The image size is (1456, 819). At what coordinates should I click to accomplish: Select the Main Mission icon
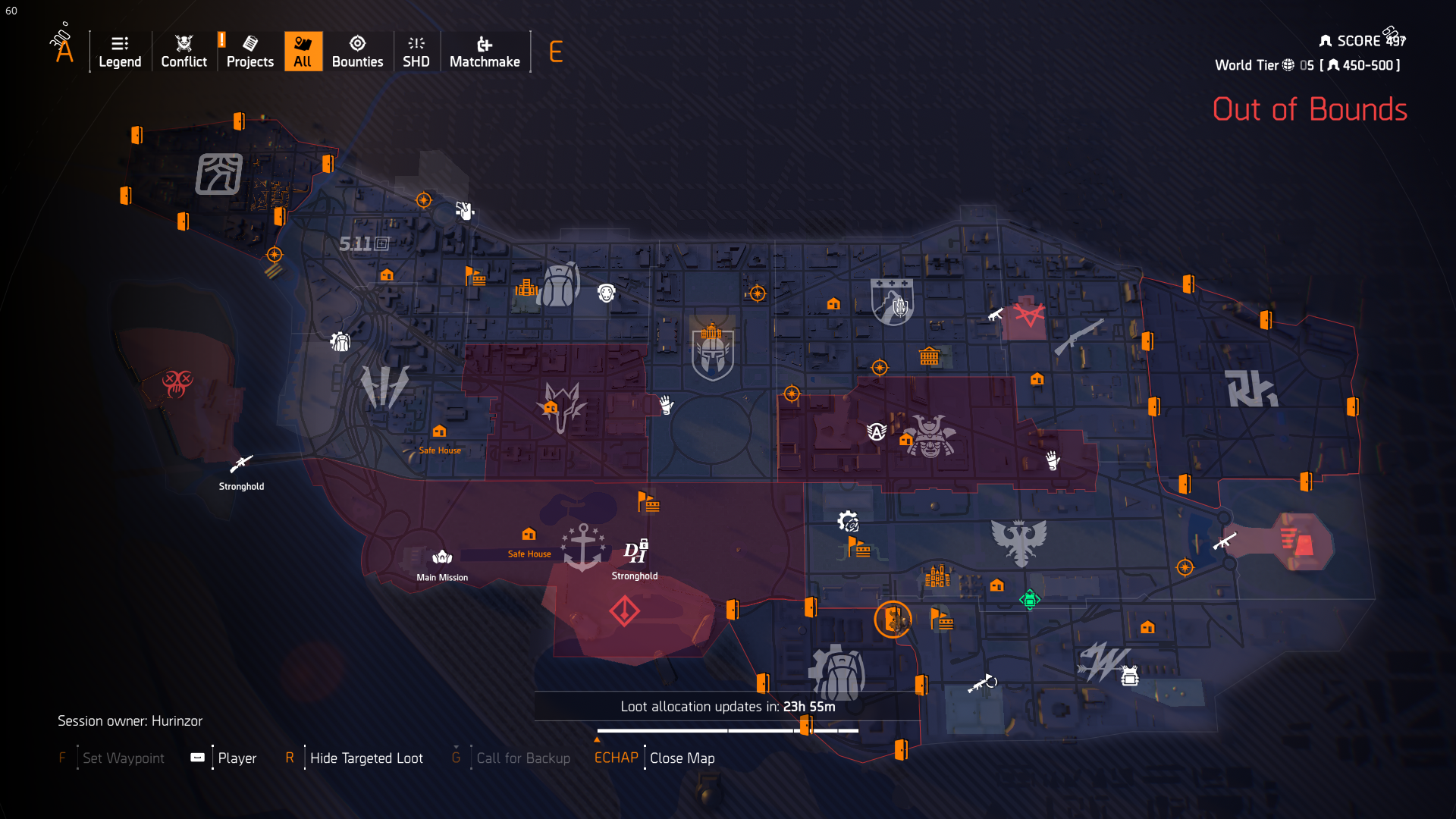[x=442, y=556]
